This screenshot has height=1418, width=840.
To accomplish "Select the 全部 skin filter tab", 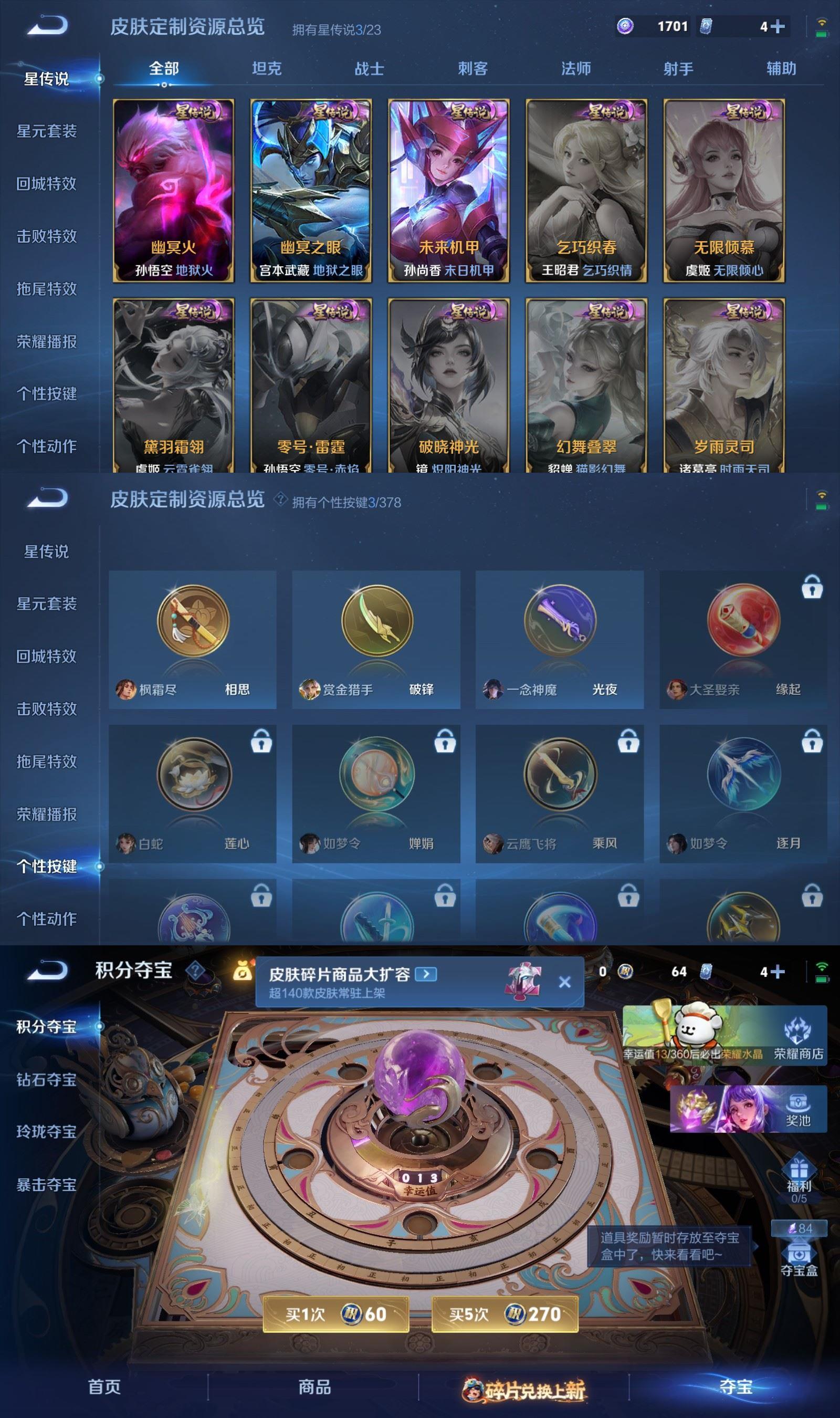I will click(x=163, y=69).
